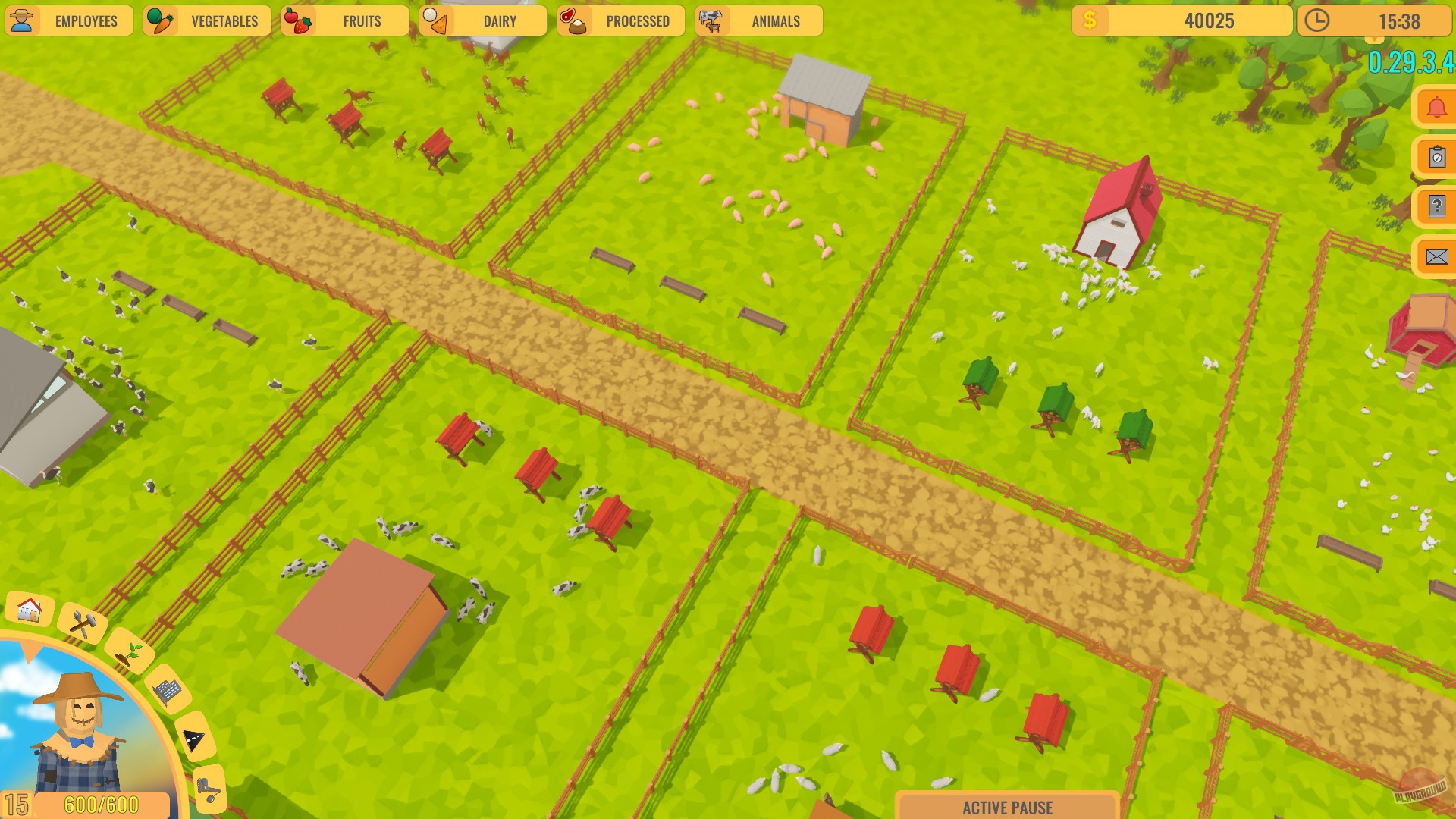Image resolution: width=1456 pixels, height=819 pixels.
Task: Open the tasks clipboard panel
Action: pos(1436,157)
